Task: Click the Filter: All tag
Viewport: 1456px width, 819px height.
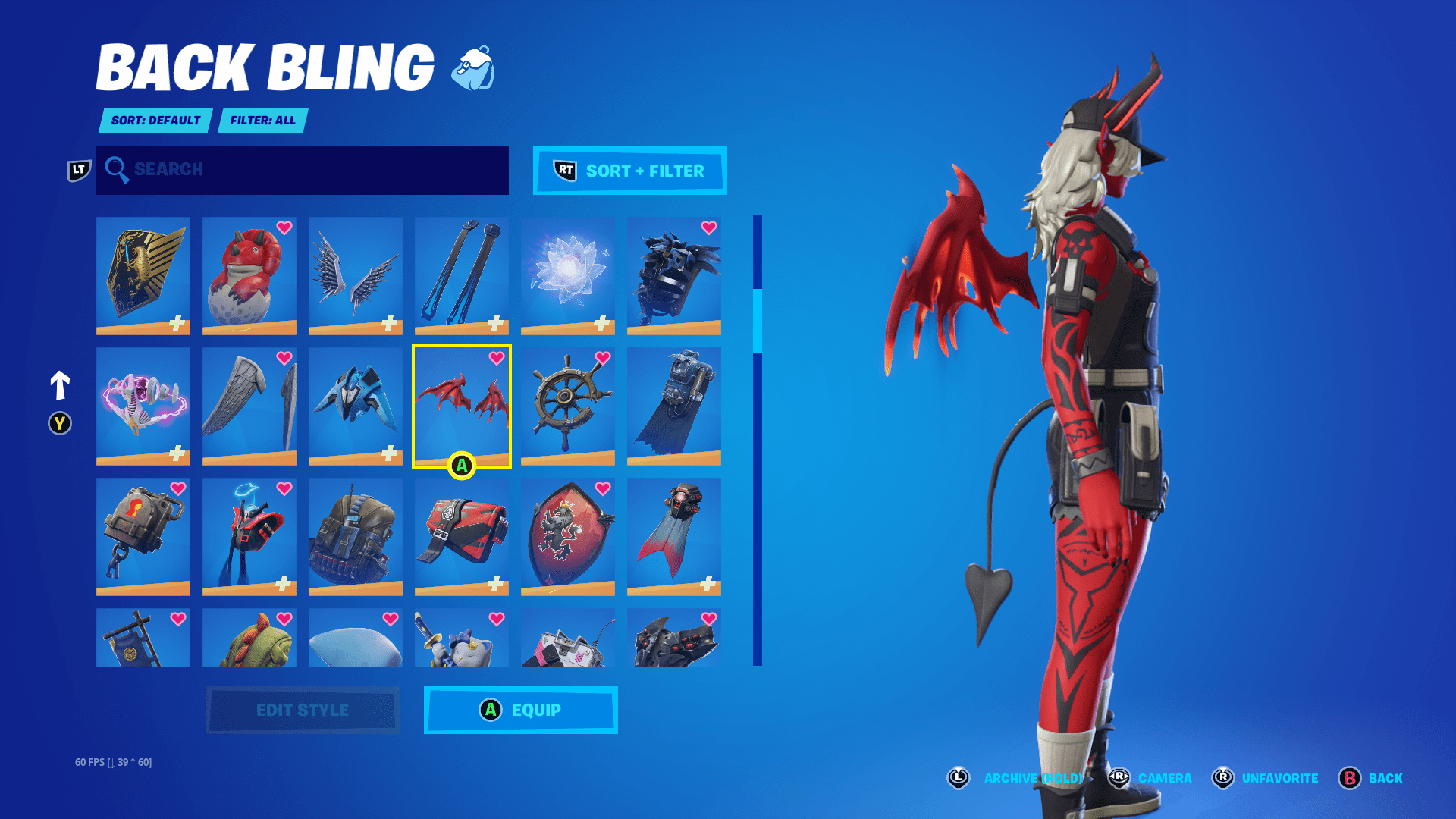Action: 262,121
